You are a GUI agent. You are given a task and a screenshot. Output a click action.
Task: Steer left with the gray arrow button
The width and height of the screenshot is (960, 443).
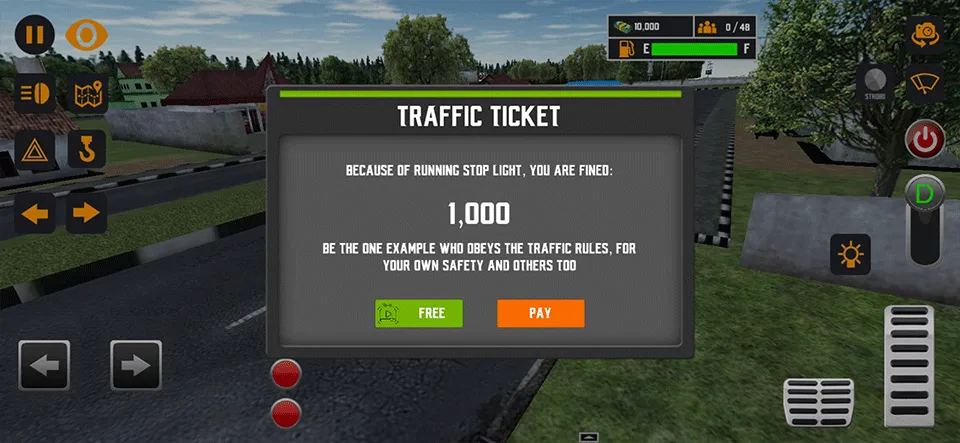[44, 365]
